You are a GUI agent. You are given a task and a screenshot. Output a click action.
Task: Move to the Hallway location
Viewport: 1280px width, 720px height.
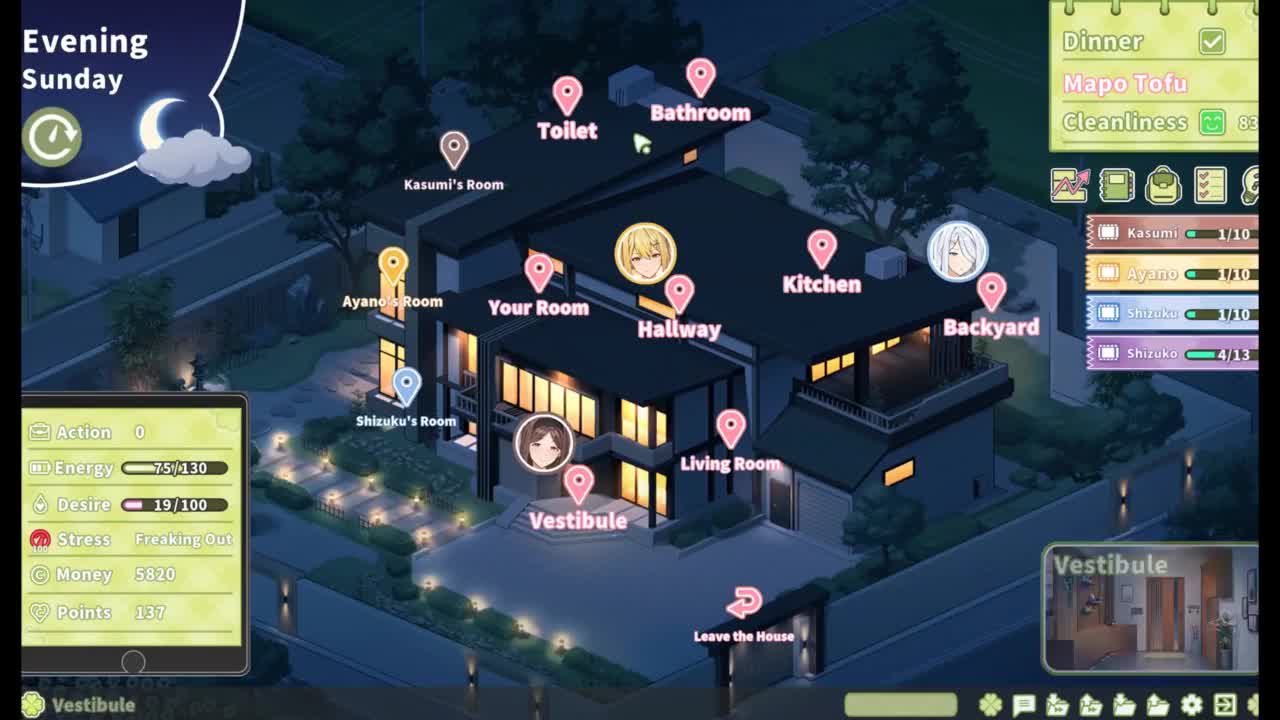(679, 295)
